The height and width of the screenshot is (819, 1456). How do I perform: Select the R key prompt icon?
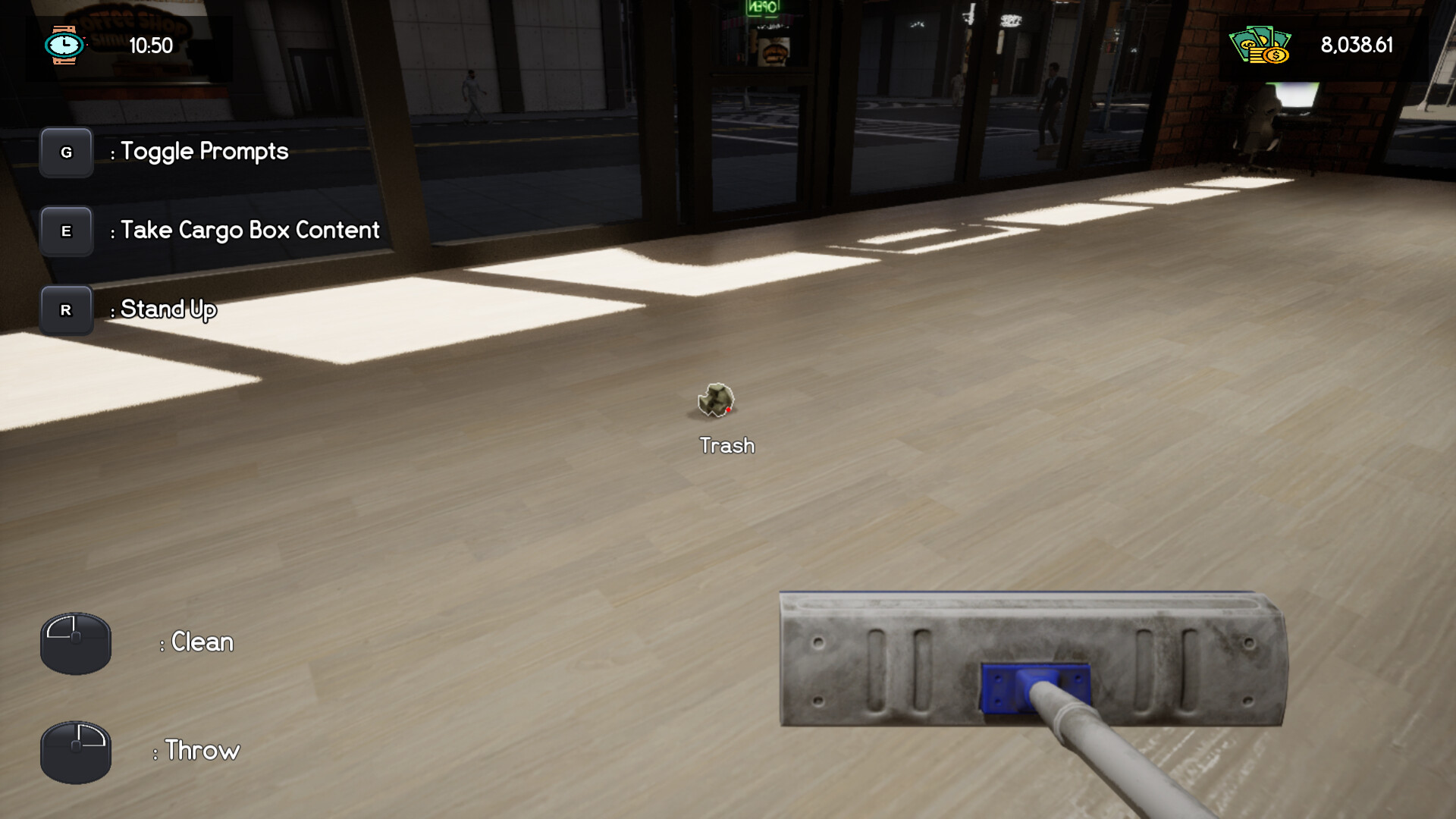pos(67,310)
